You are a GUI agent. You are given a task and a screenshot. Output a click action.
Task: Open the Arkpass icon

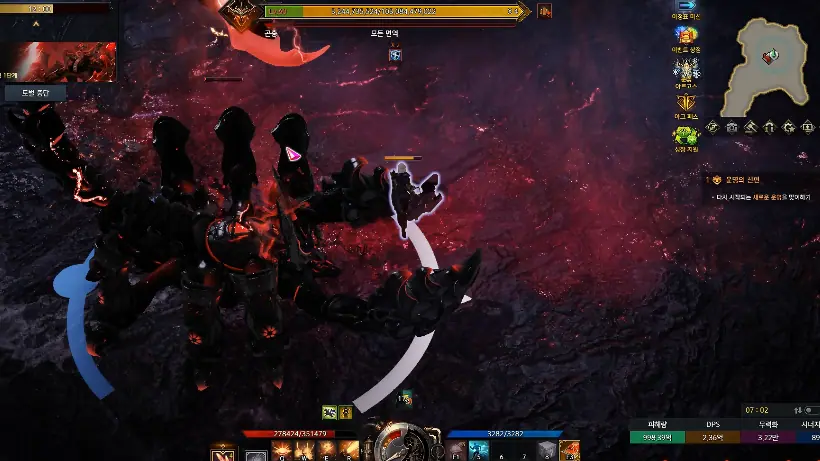pos(686,71)
